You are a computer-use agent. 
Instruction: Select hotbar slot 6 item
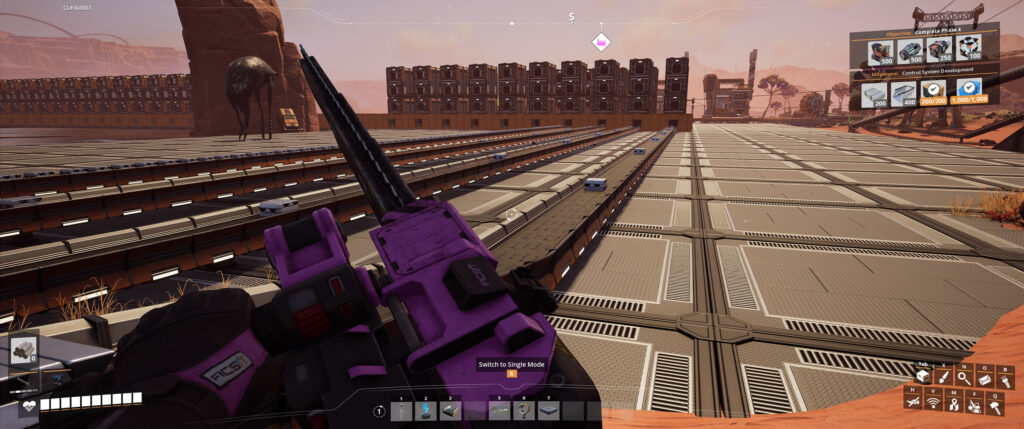pyautogui.click(x=522, y=411)
